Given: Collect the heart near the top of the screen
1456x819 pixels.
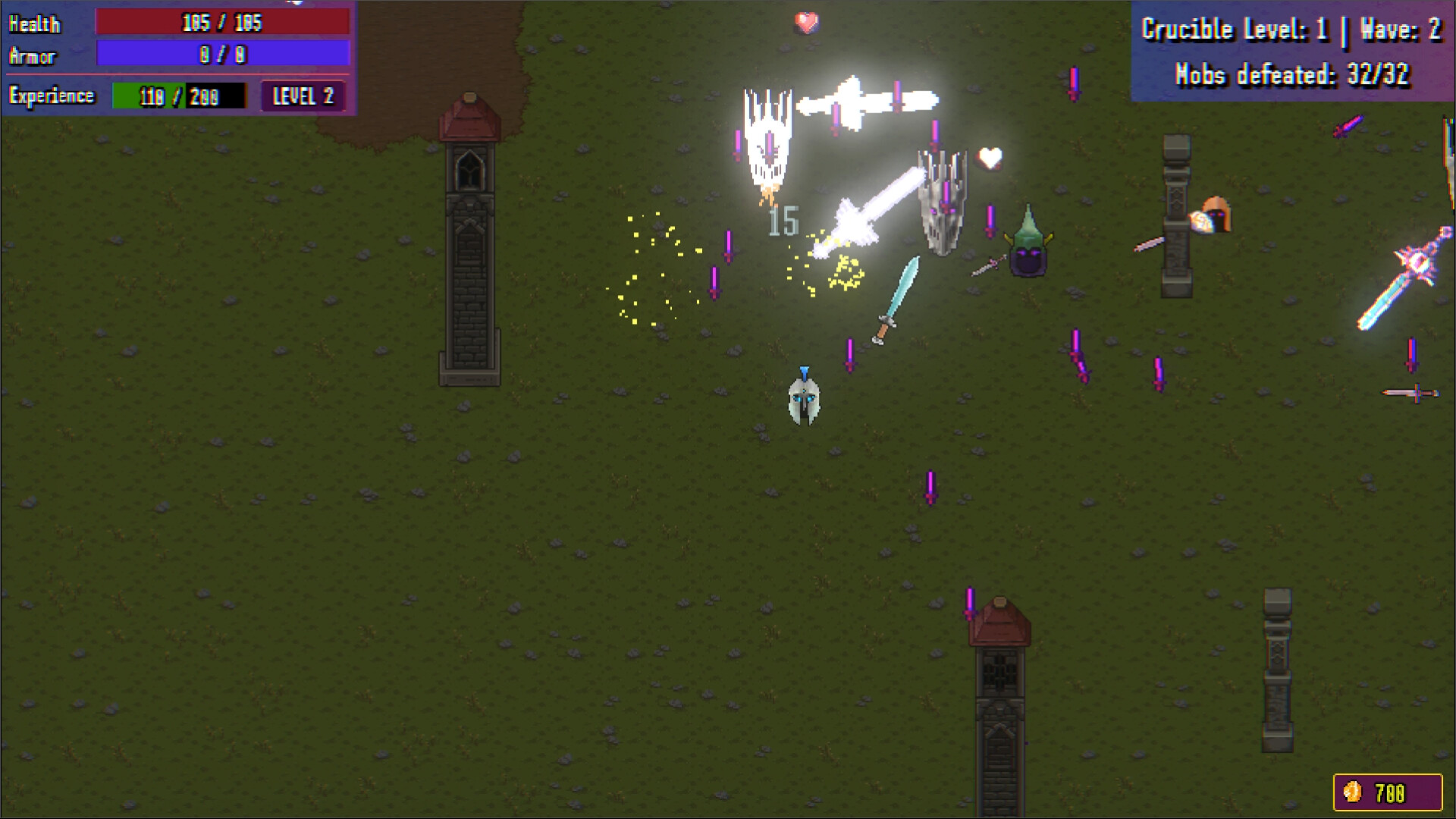Looking at the screenshot, I should (806, 23).
